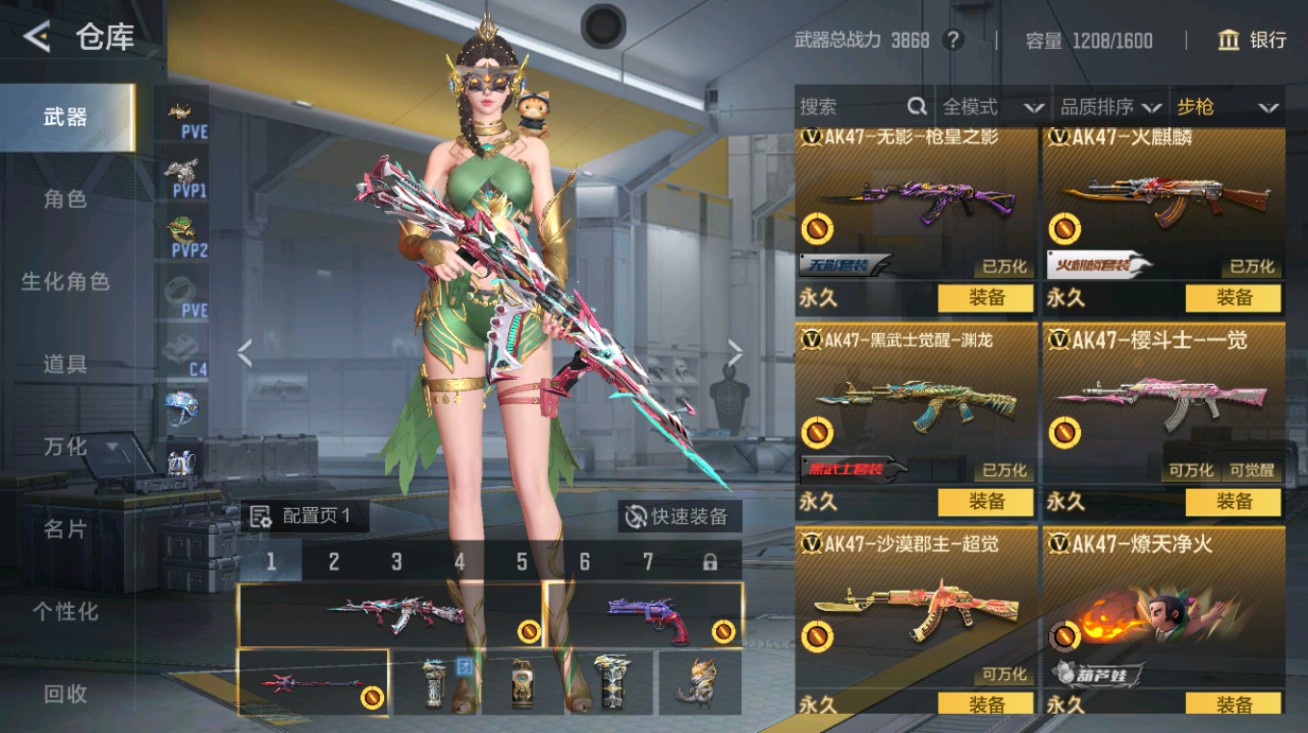
Task: Equip the AK47-无影-枪皇之影 rifle
Action: [985, 297]
